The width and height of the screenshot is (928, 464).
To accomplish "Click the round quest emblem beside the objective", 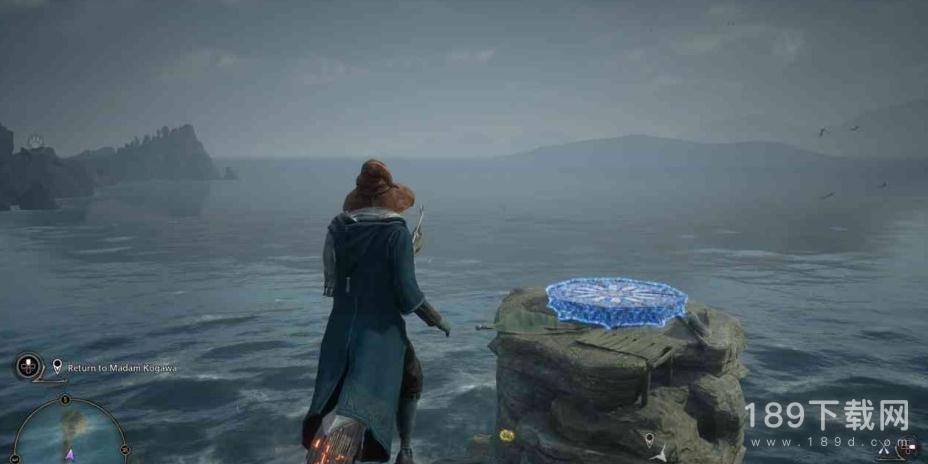I will coord(27,366).
